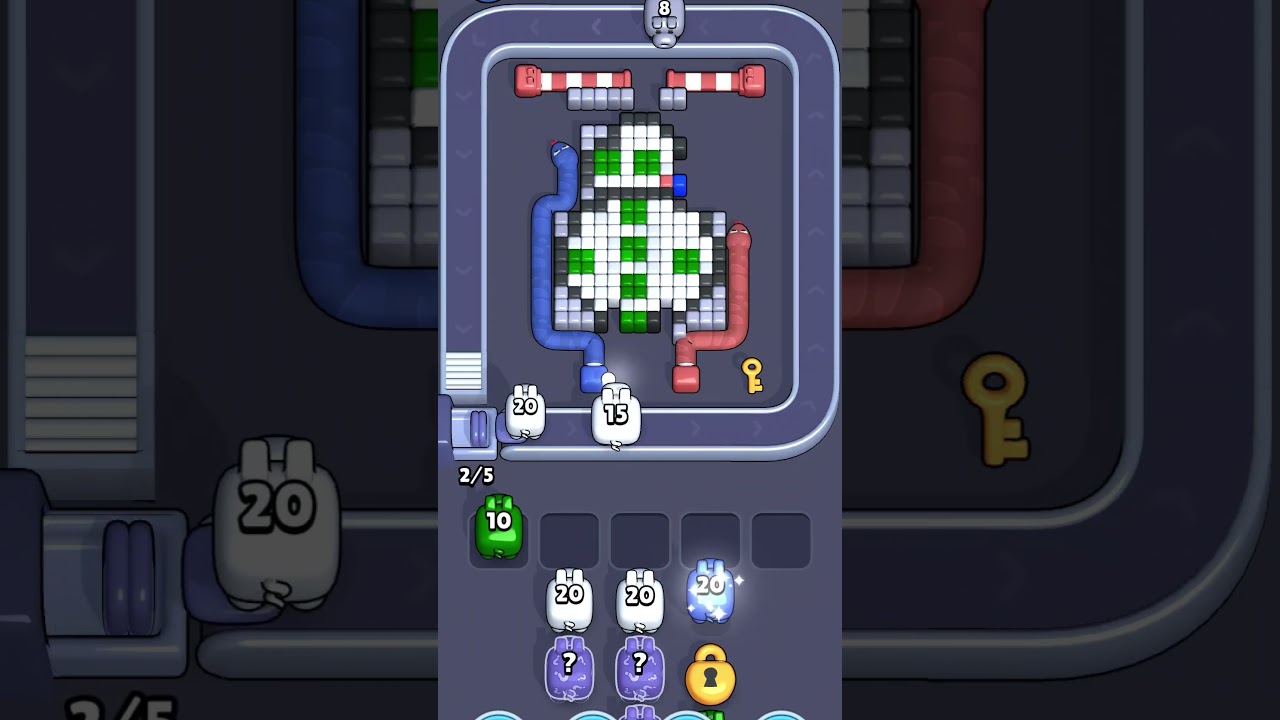1280x720 pixels.
Task: Tap the blue block beside the red block
Action: tap(680, 186)
